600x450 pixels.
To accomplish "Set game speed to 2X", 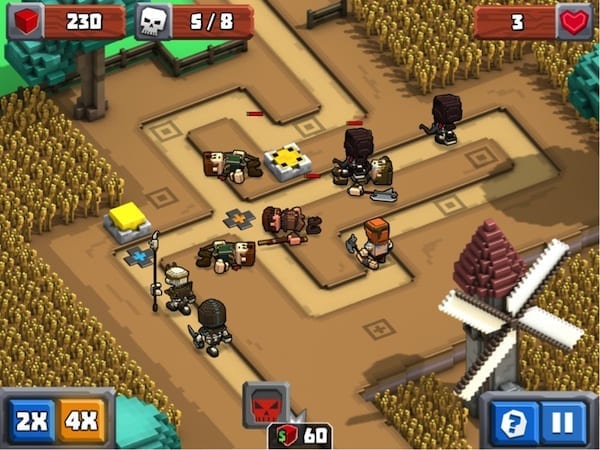I will click(32, 418).
